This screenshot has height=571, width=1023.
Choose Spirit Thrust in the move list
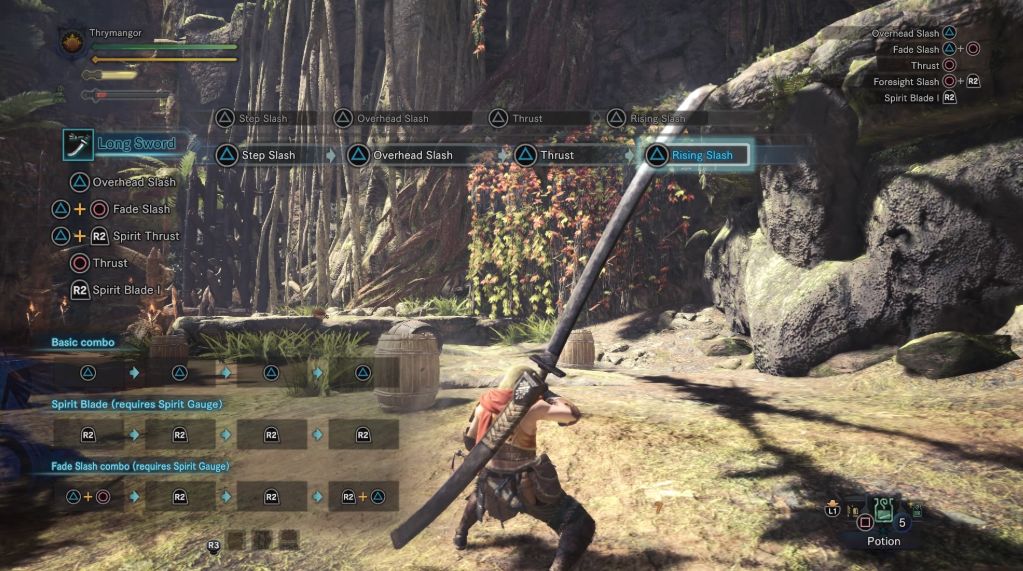(x=146, y=236)
